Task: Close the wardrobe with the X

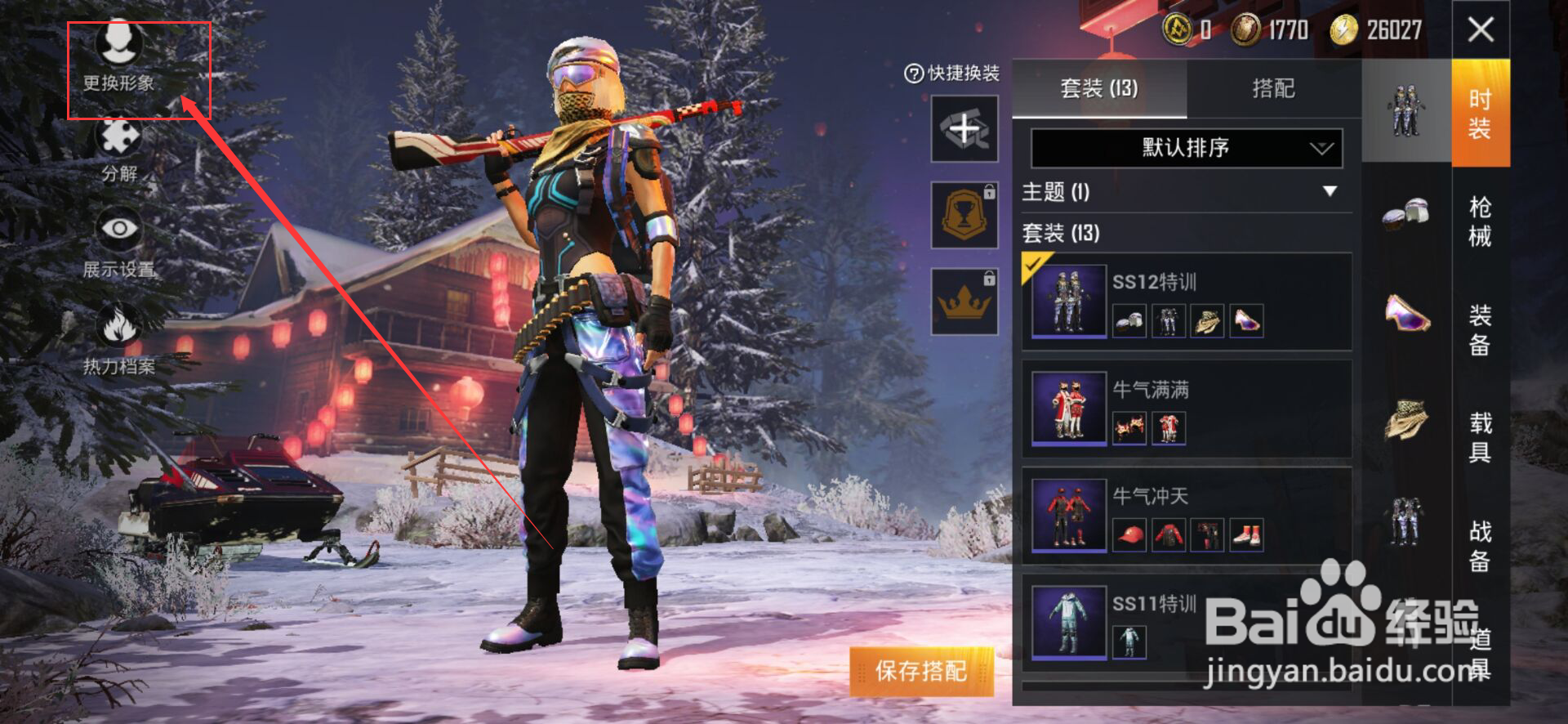Action: 1481,30
